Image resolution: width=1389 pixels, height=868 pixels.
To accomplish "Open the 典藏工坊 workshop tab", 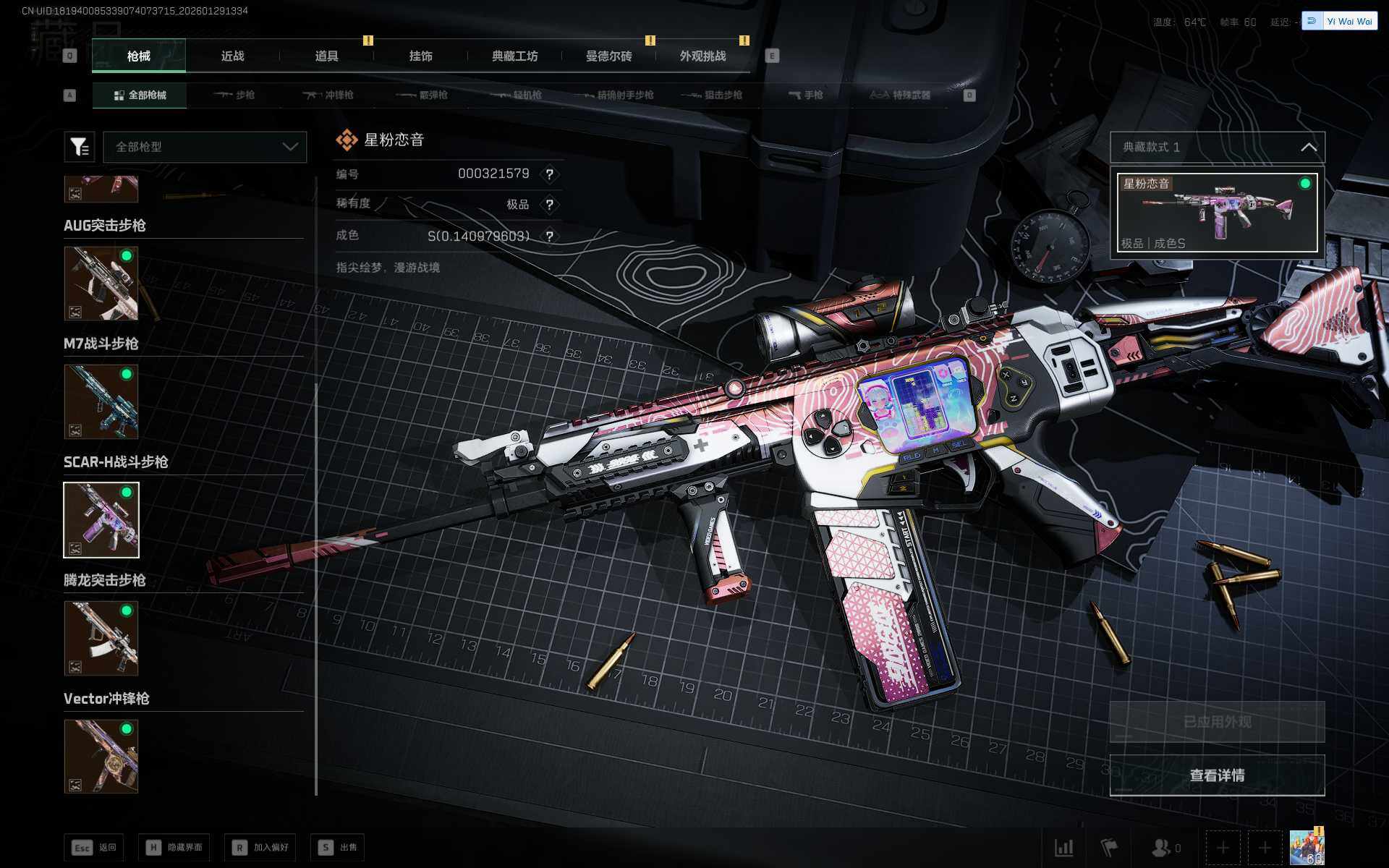I will [514, 56].
